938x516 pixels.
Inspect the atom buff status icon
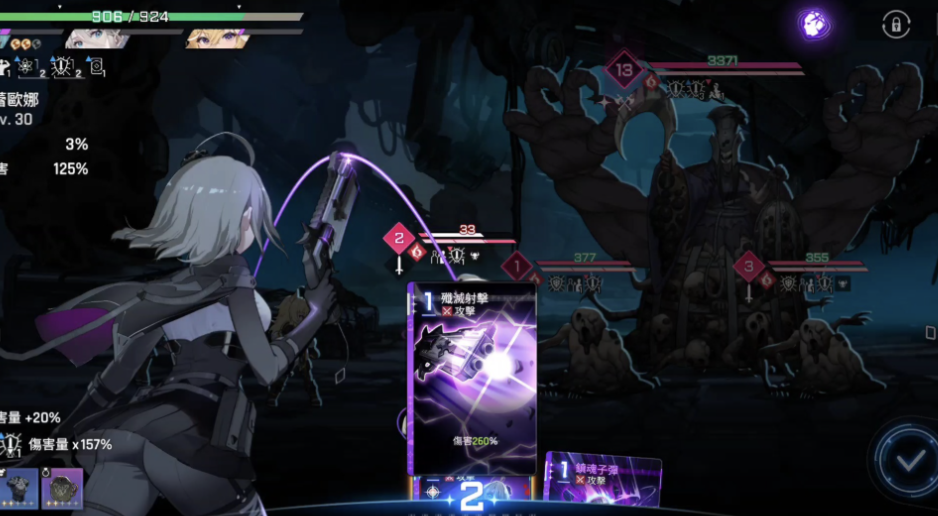25,67
